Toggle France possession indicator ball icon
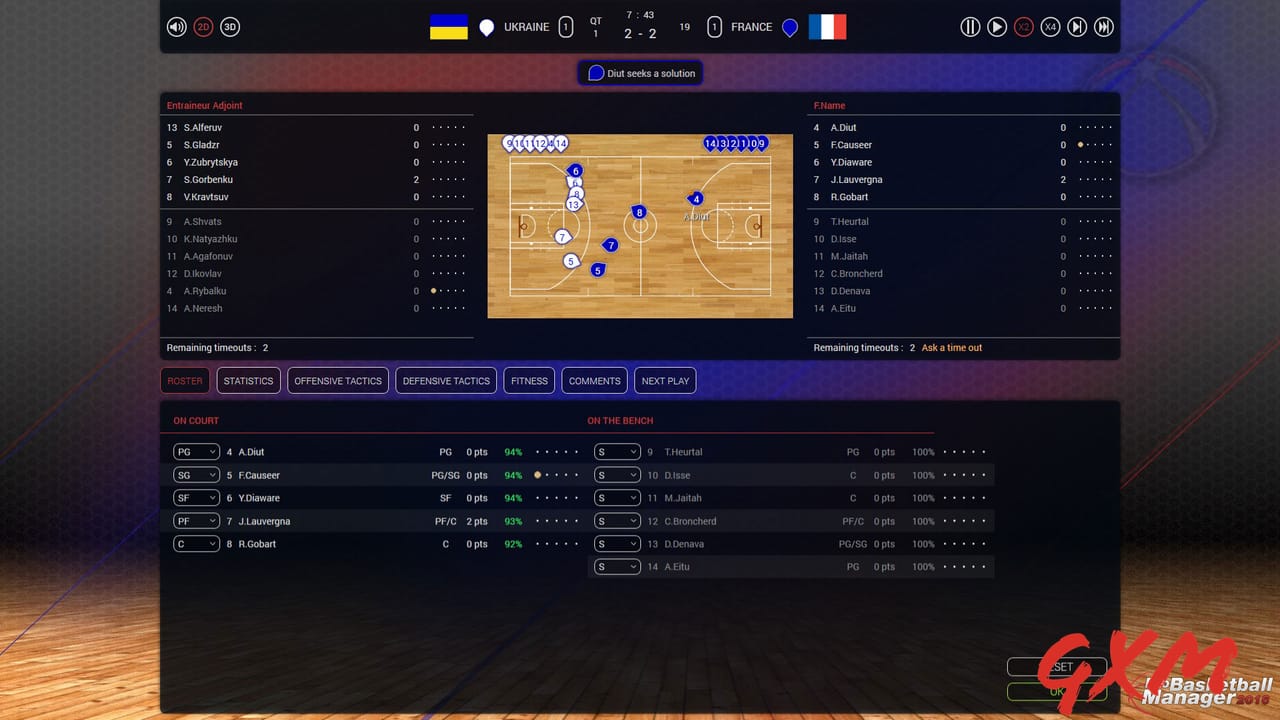Image resolution: width=1280 pixels, height=720 pixels. (x=790, y=27)
